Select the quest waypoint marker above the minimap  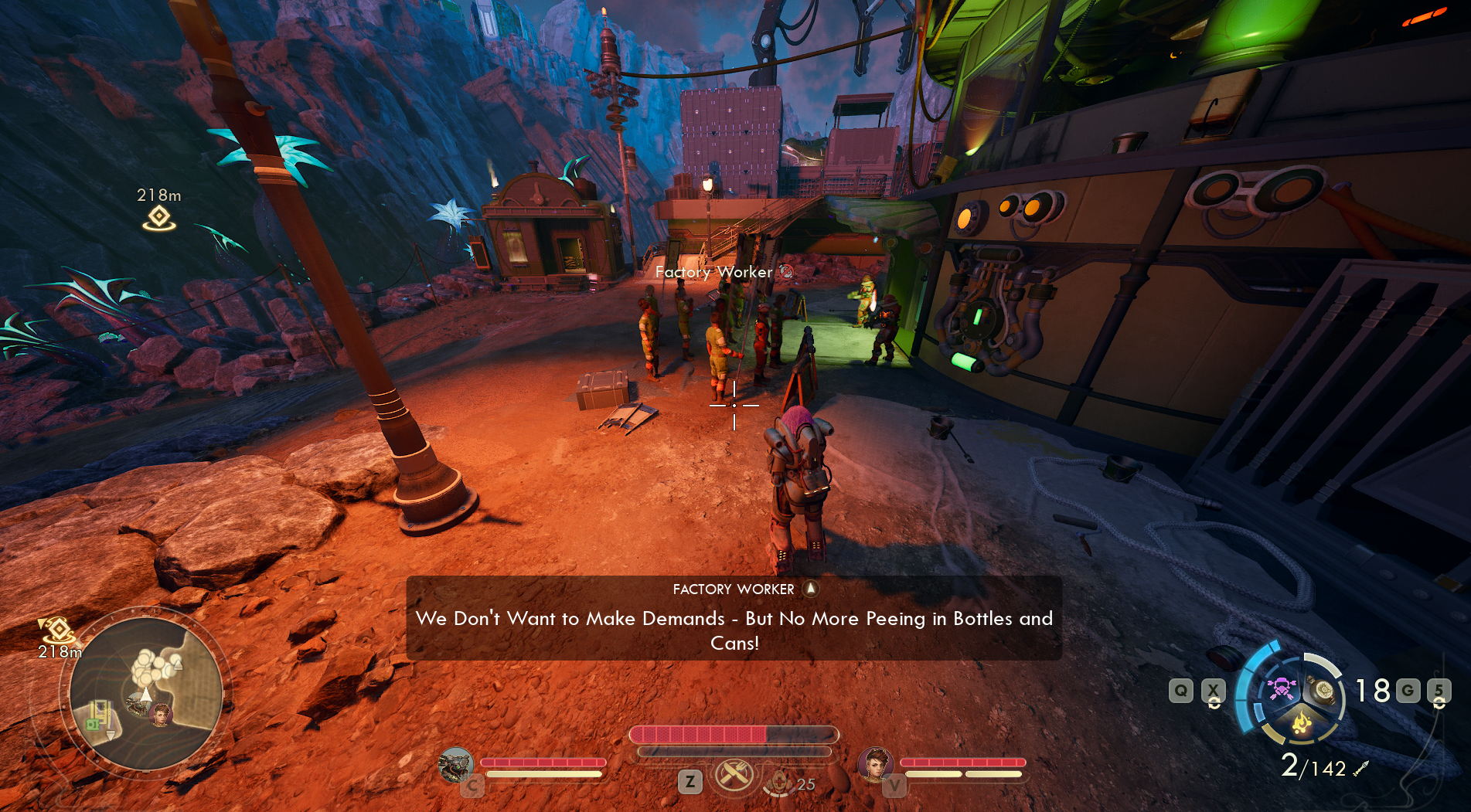click(56, 630)
